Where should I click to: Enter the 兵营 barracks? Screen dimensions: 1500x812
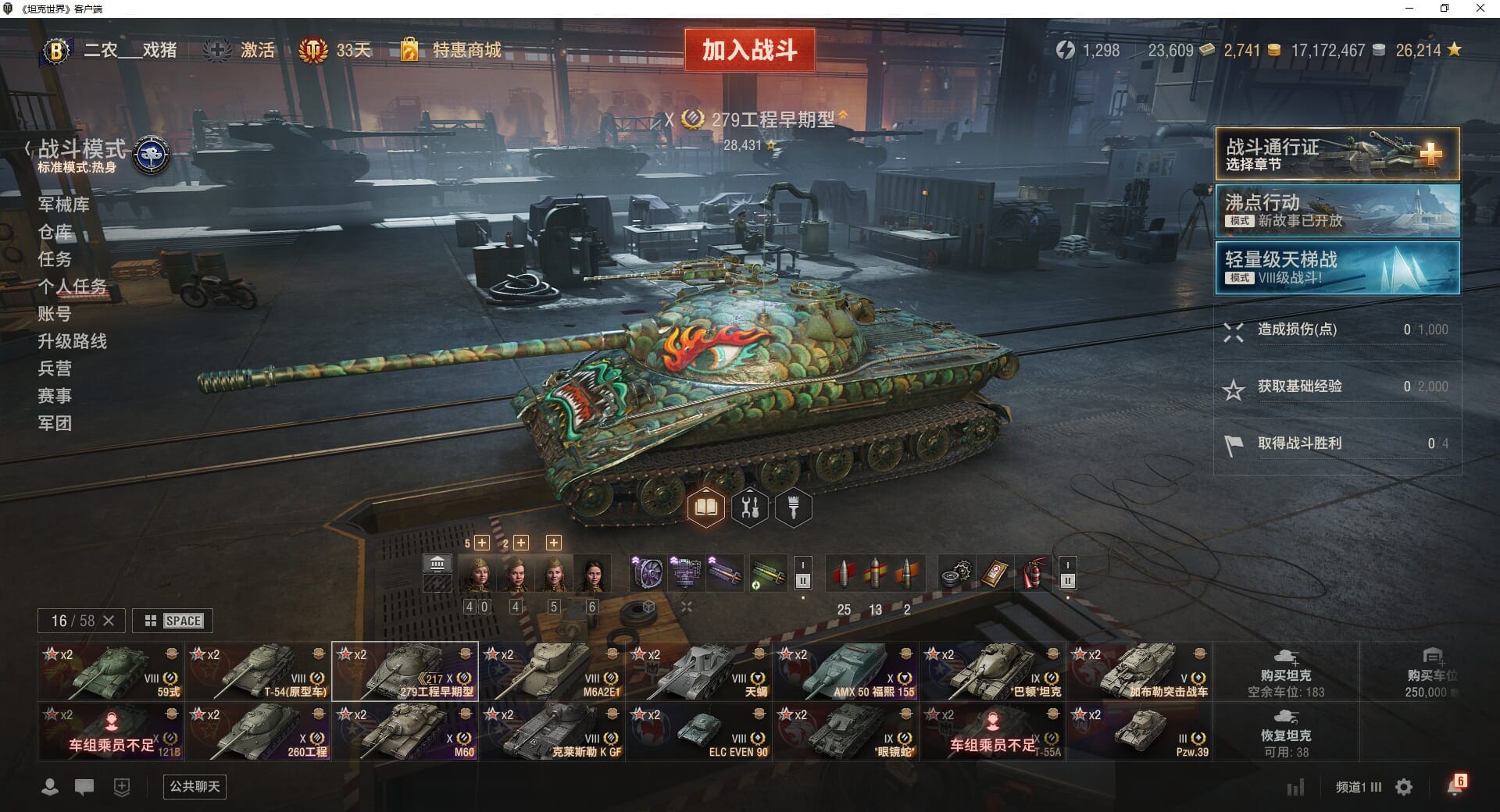[55, 369]
